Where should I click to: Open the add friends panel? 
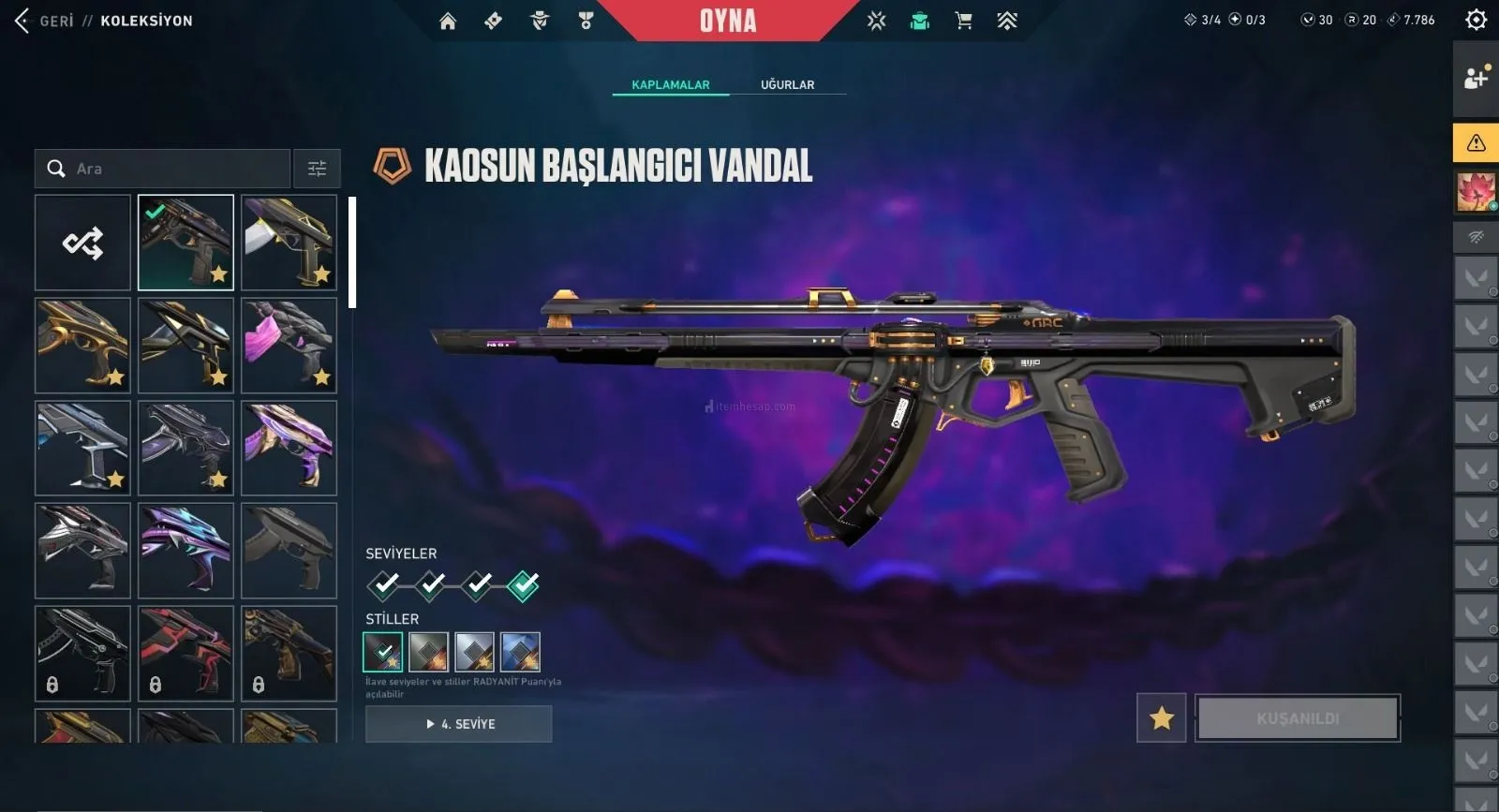coord(1476,78)
